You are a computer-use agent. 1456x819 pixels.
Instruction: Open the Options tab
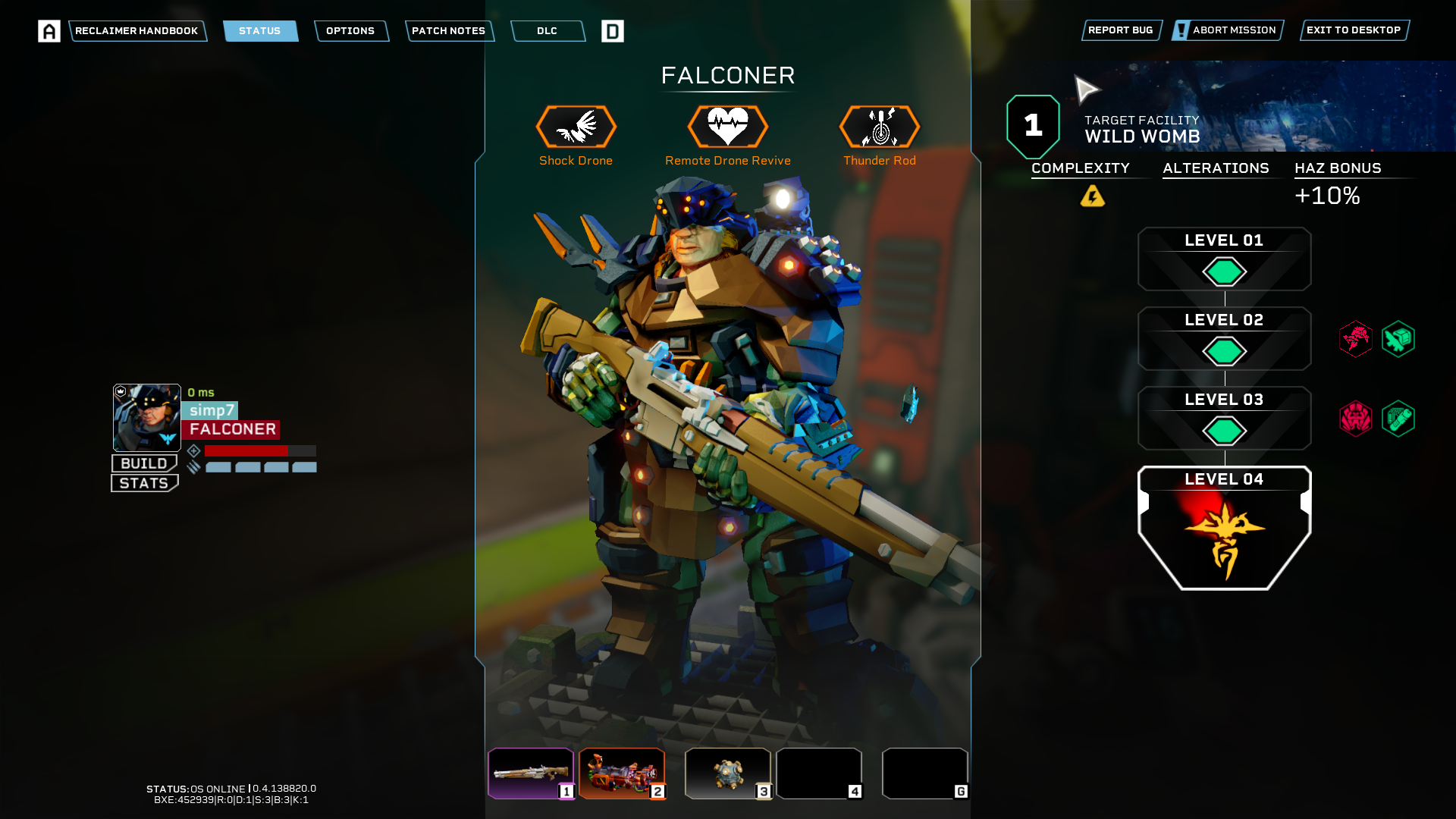pos(350,31)
